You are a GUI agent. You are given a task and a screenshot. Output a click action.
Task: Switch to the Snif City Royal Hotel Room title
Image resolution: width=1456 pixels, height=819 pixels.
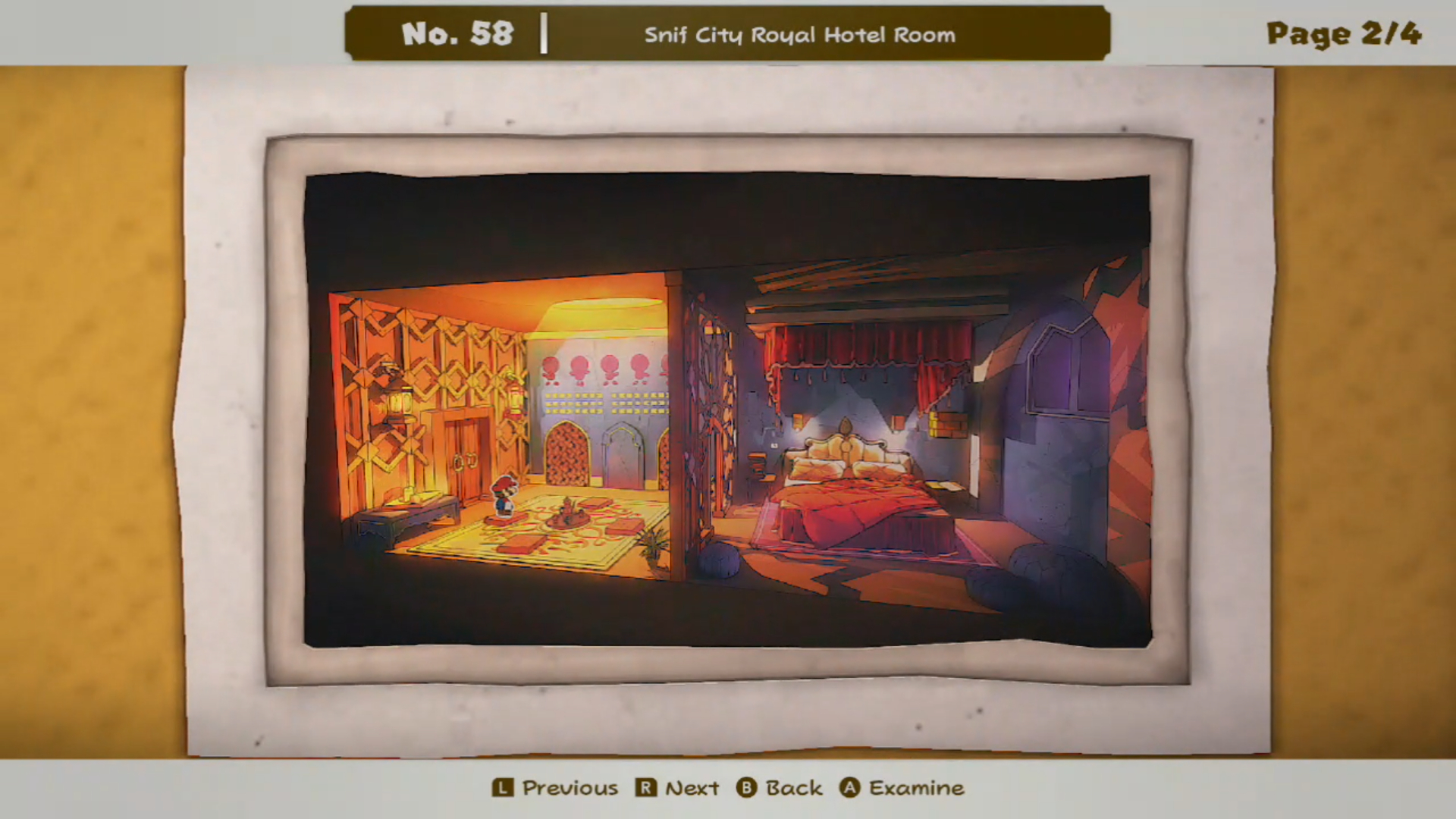[x=801, y=35]
